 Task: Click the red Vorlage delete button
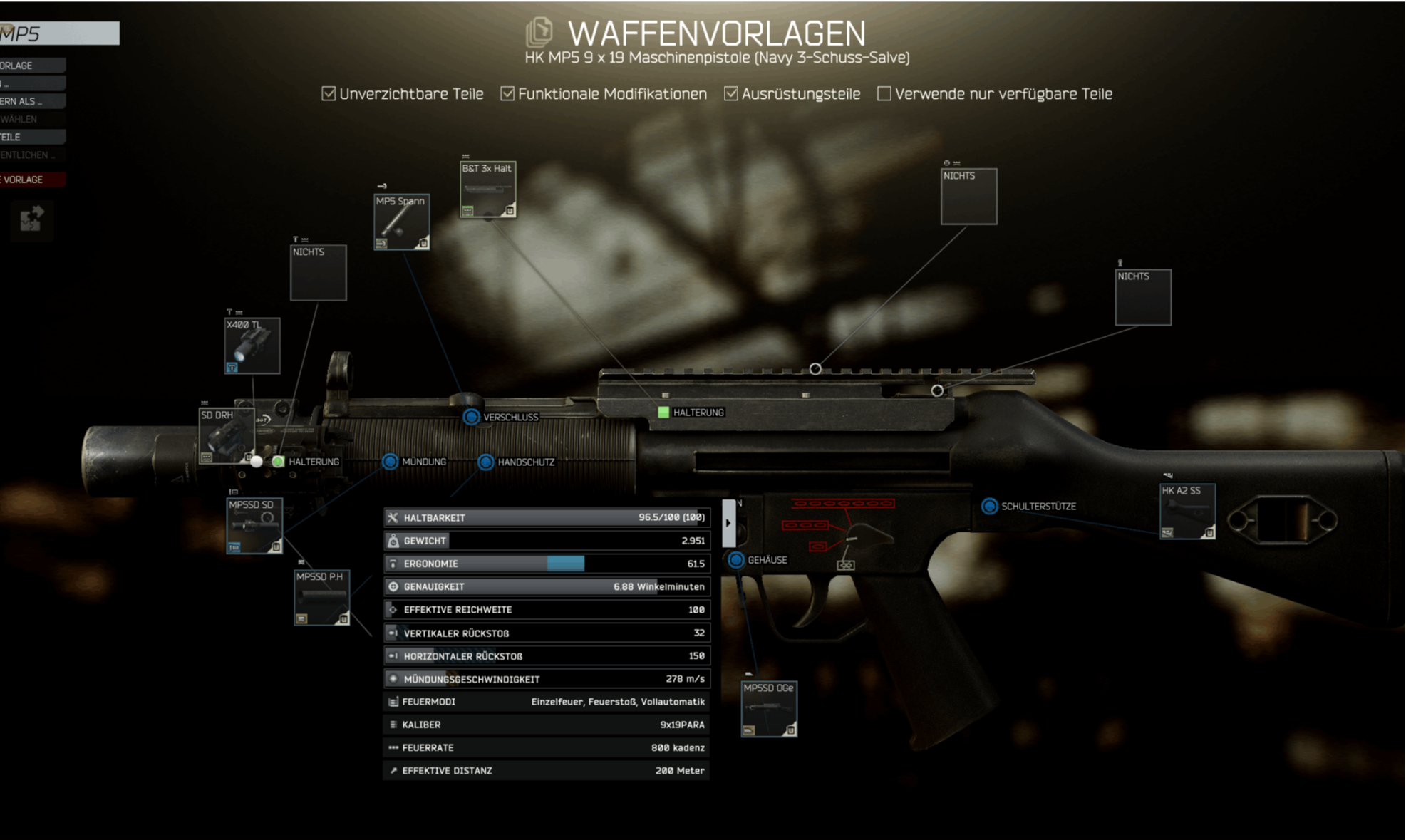[32, 180]
